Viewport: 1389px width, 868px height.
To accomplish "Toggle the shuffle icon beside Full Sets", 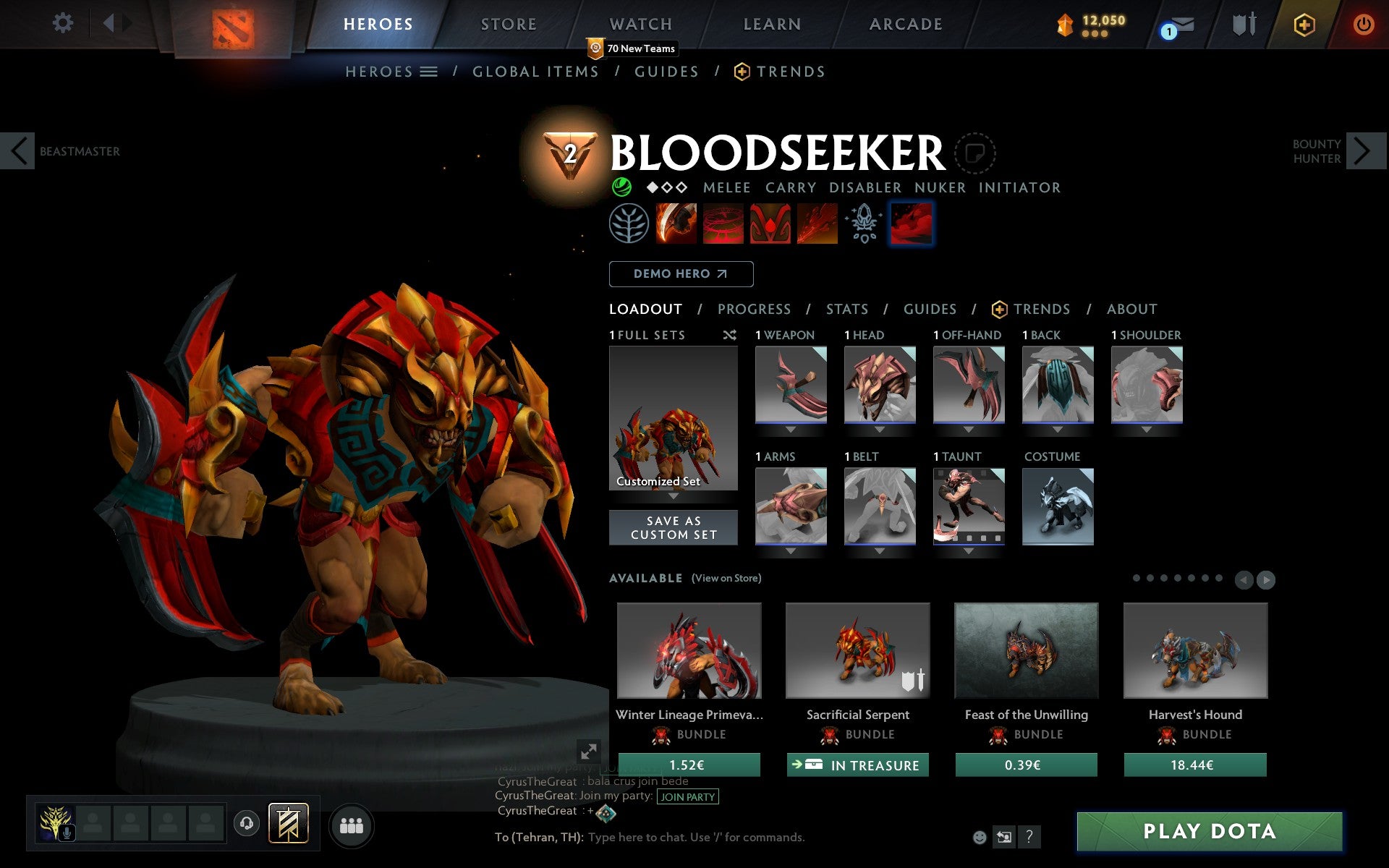I will tap(729, 335).
